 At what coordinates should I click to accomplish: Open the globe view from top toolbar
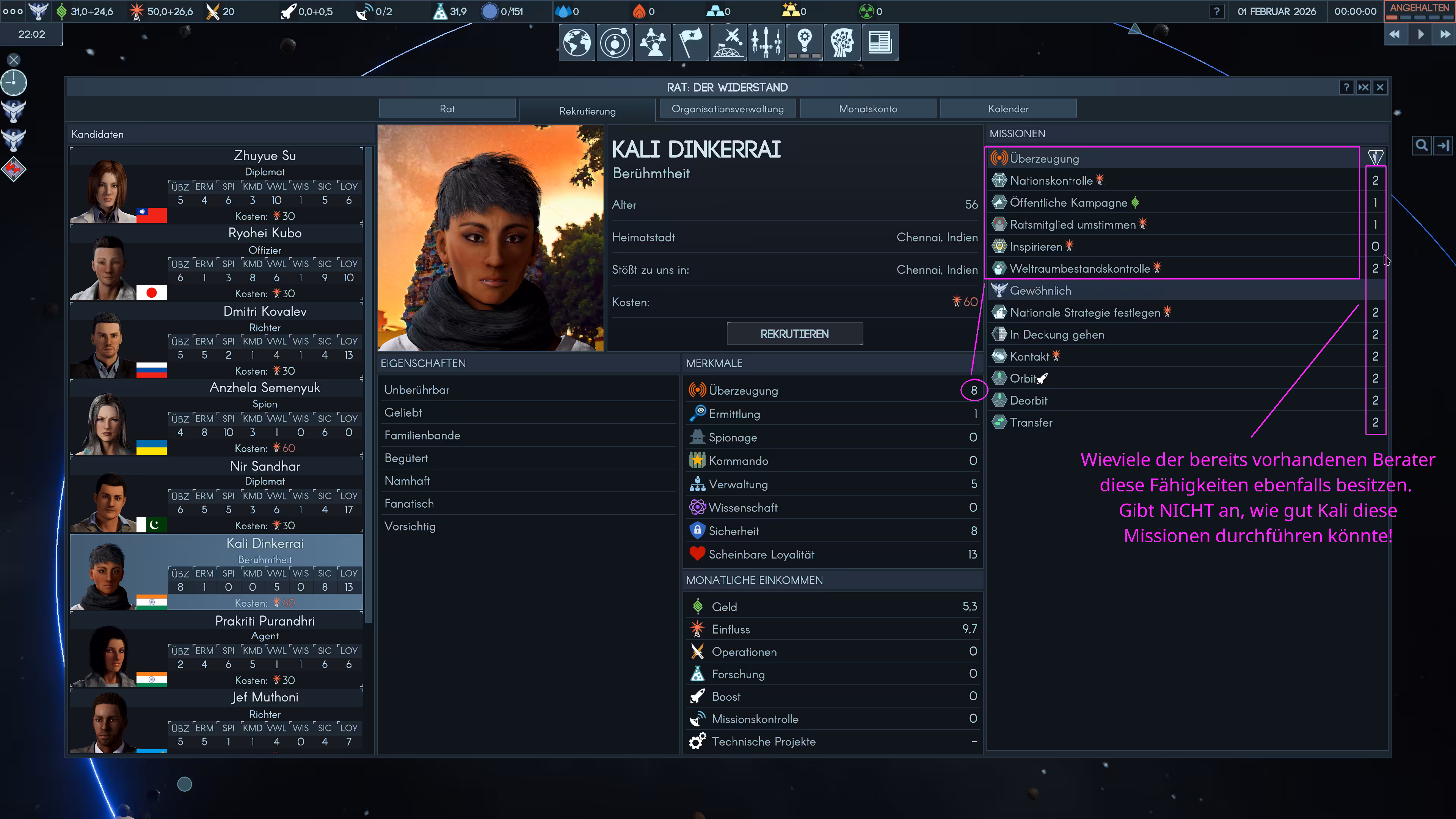point(576,42)
